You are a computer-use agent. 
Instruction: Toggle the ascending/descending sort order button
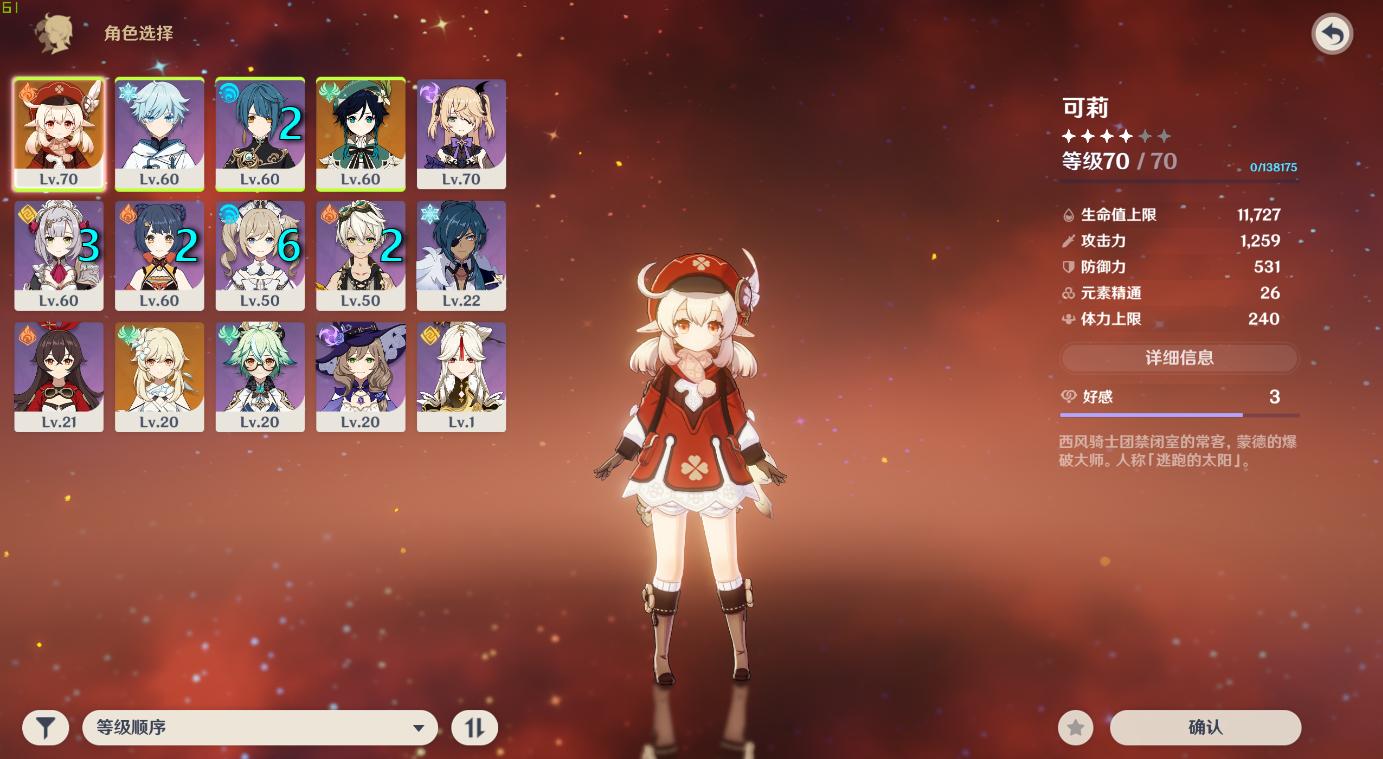point(474,728)
